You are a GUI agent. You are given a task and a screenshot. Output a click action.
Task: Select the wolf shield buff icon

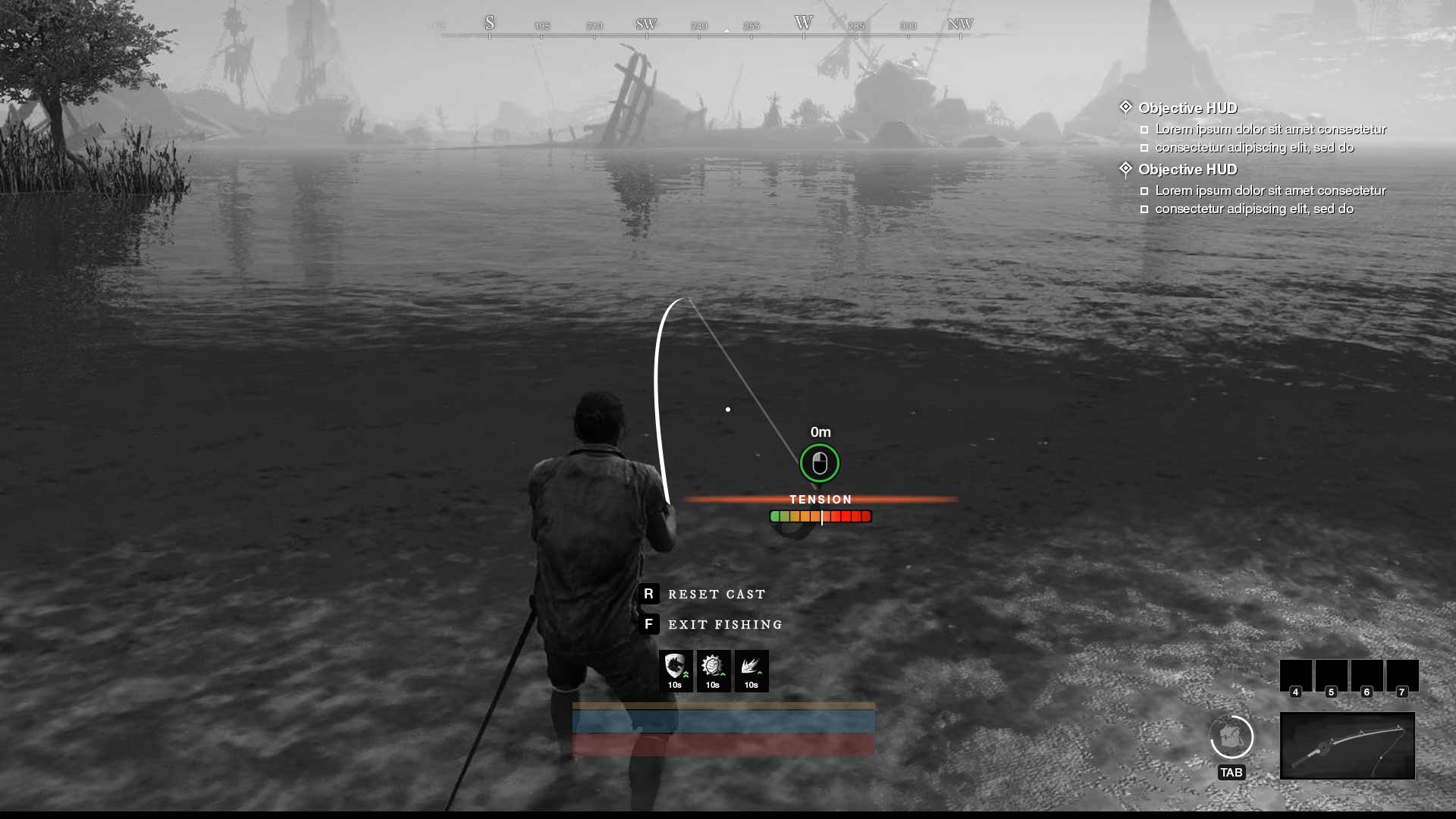click(675, 670)
